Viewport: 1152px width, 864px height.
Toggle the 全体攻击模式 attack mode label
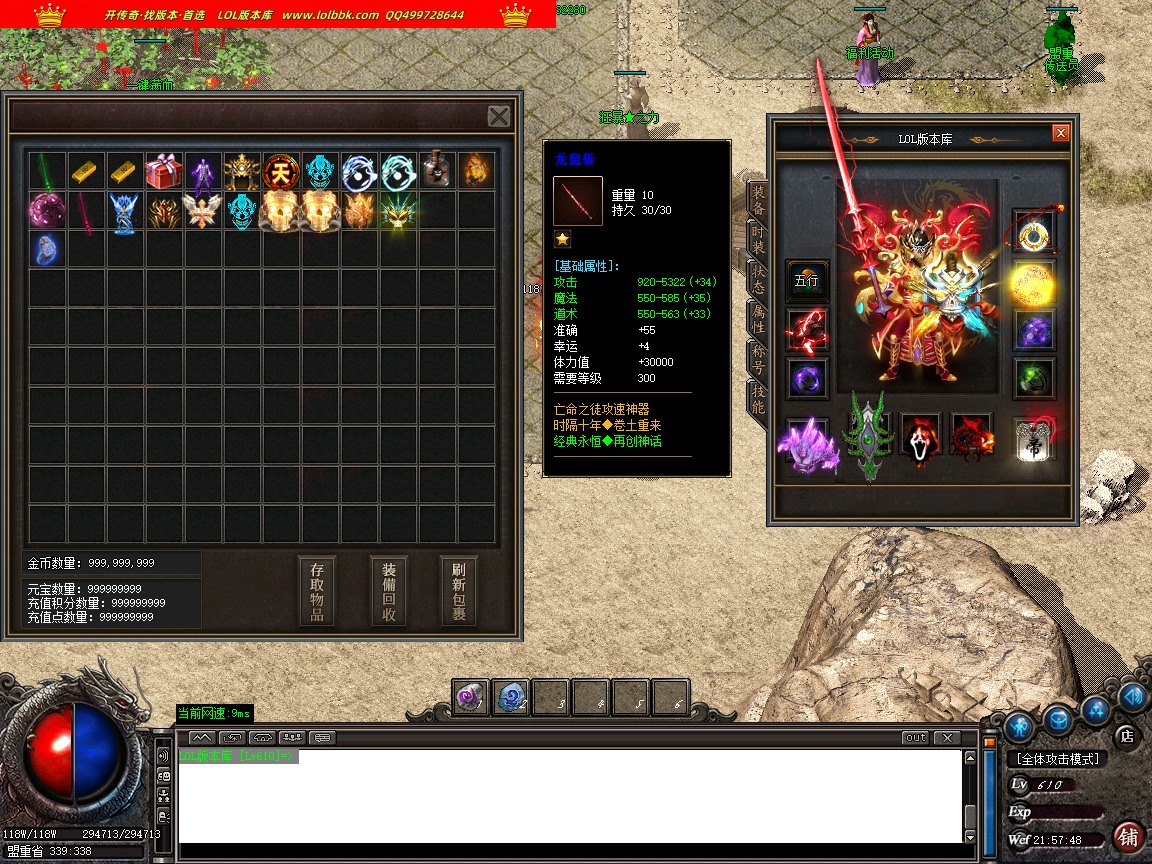[x=1057, y=759]
